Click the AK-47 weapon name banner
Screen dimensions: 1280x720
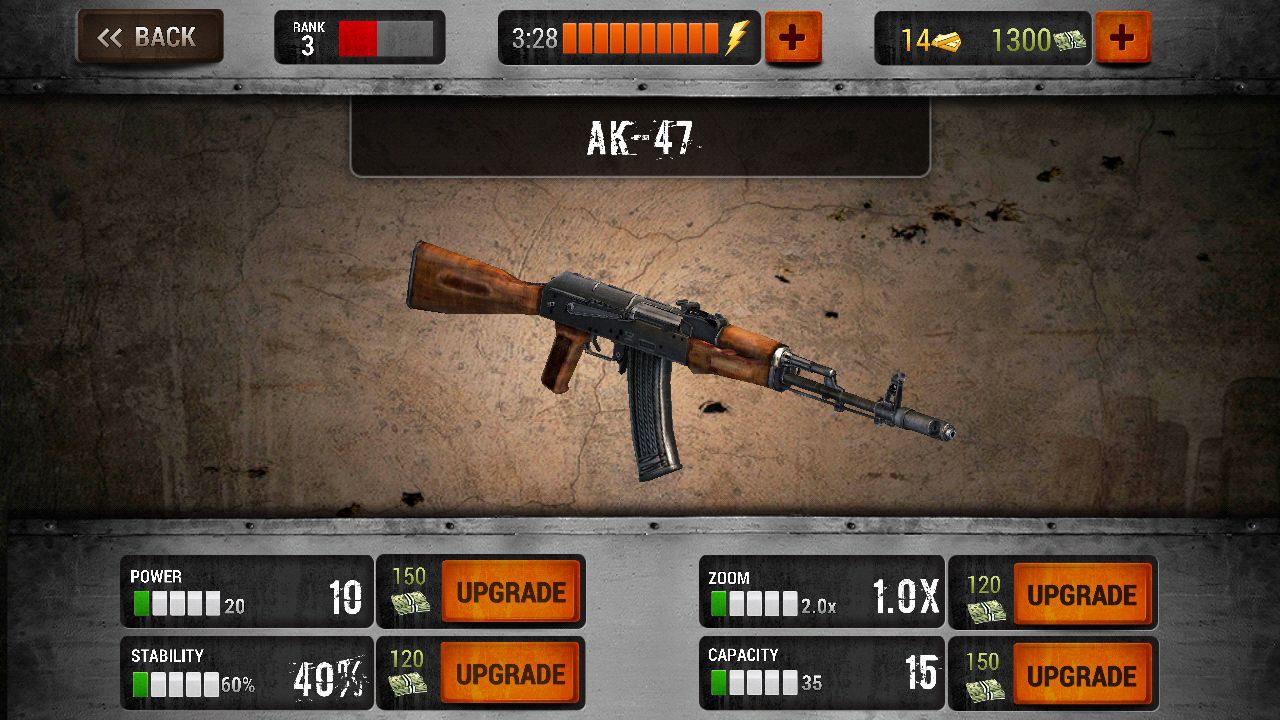click(639, 139)
